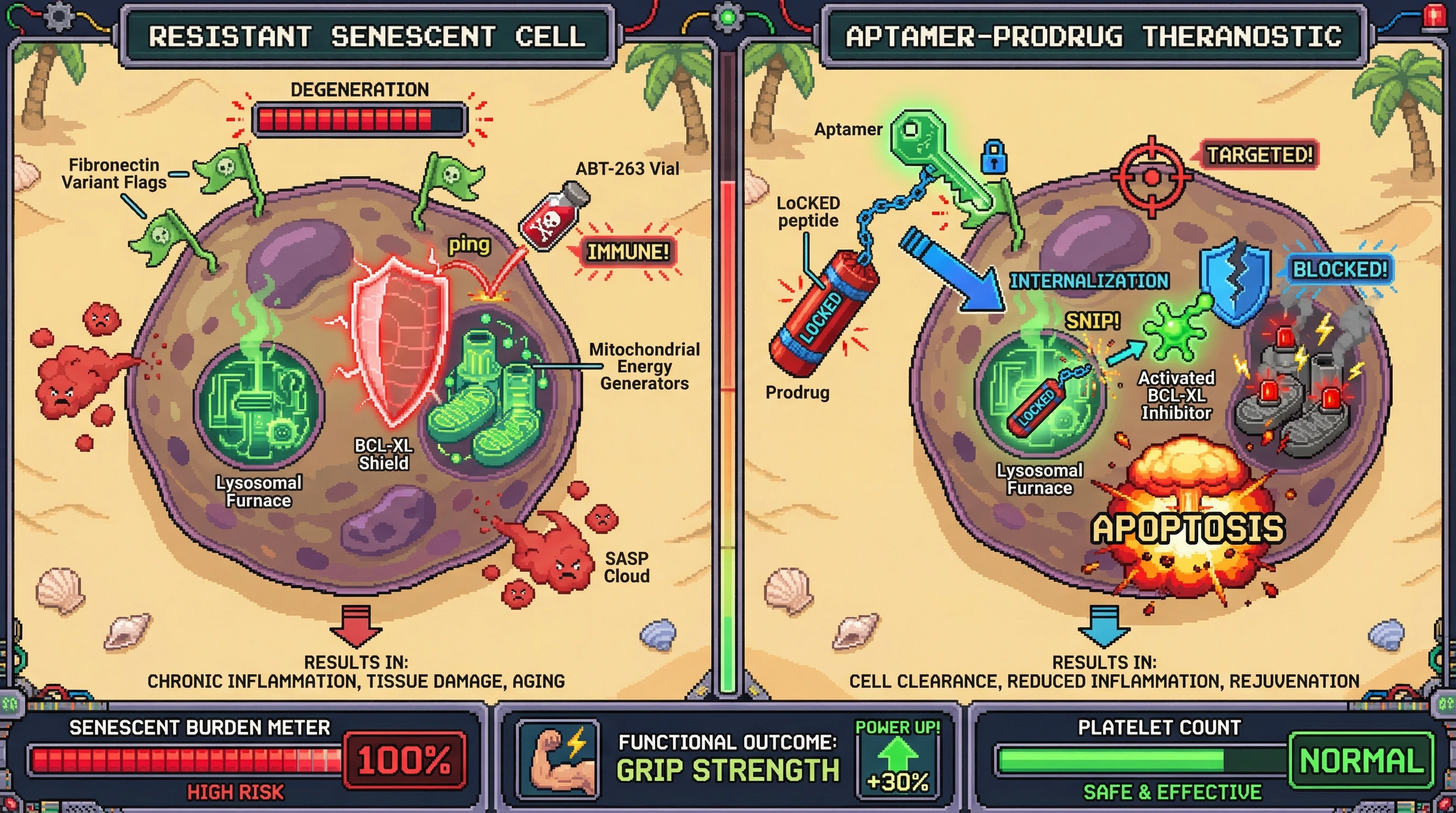Open the grey gear icon
Screen dimensions: 1456x813
(59, 17)
